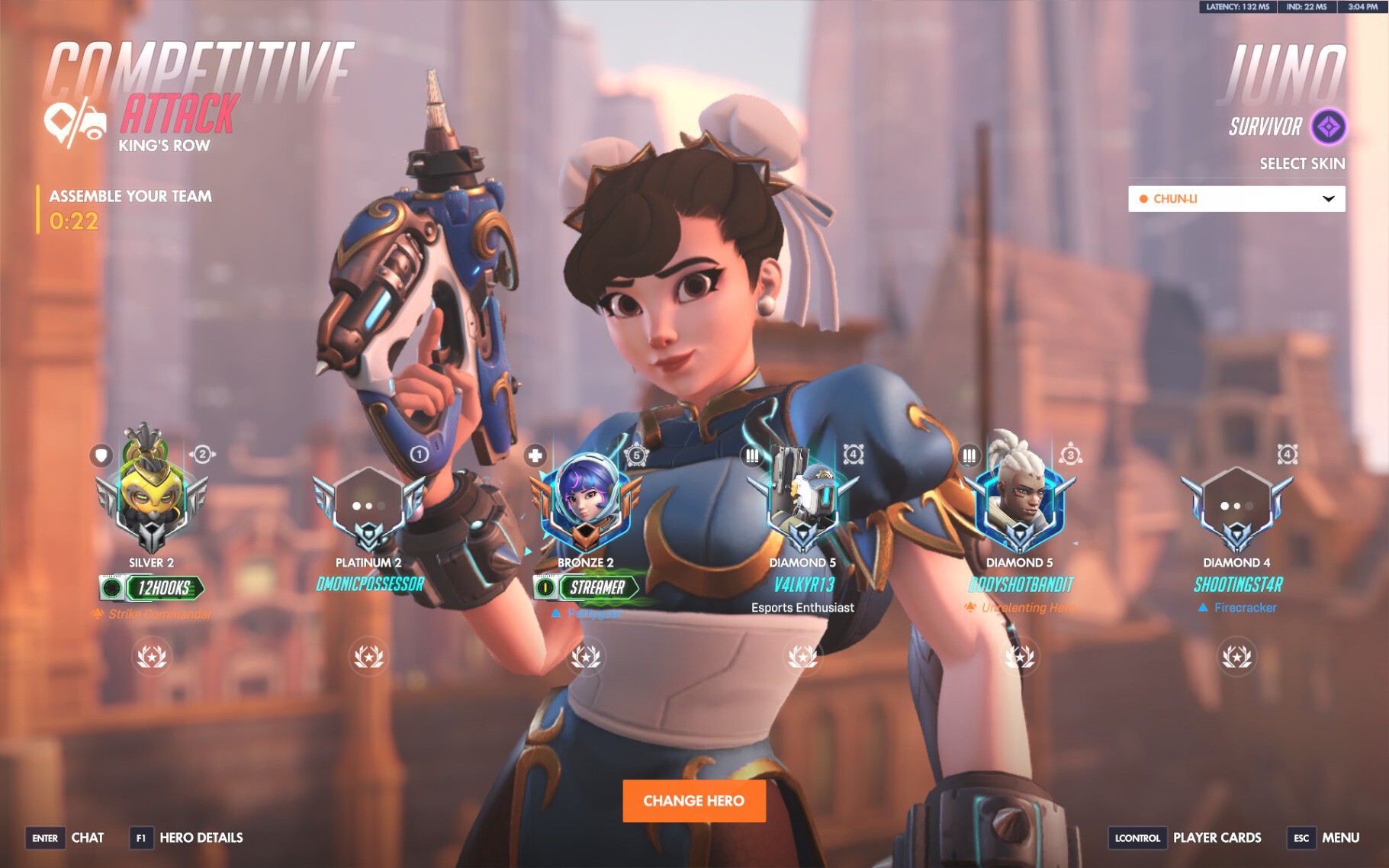The height and width of the screenshot is (868, 1389).
Task: Open the Chat option
Action: 87,837
